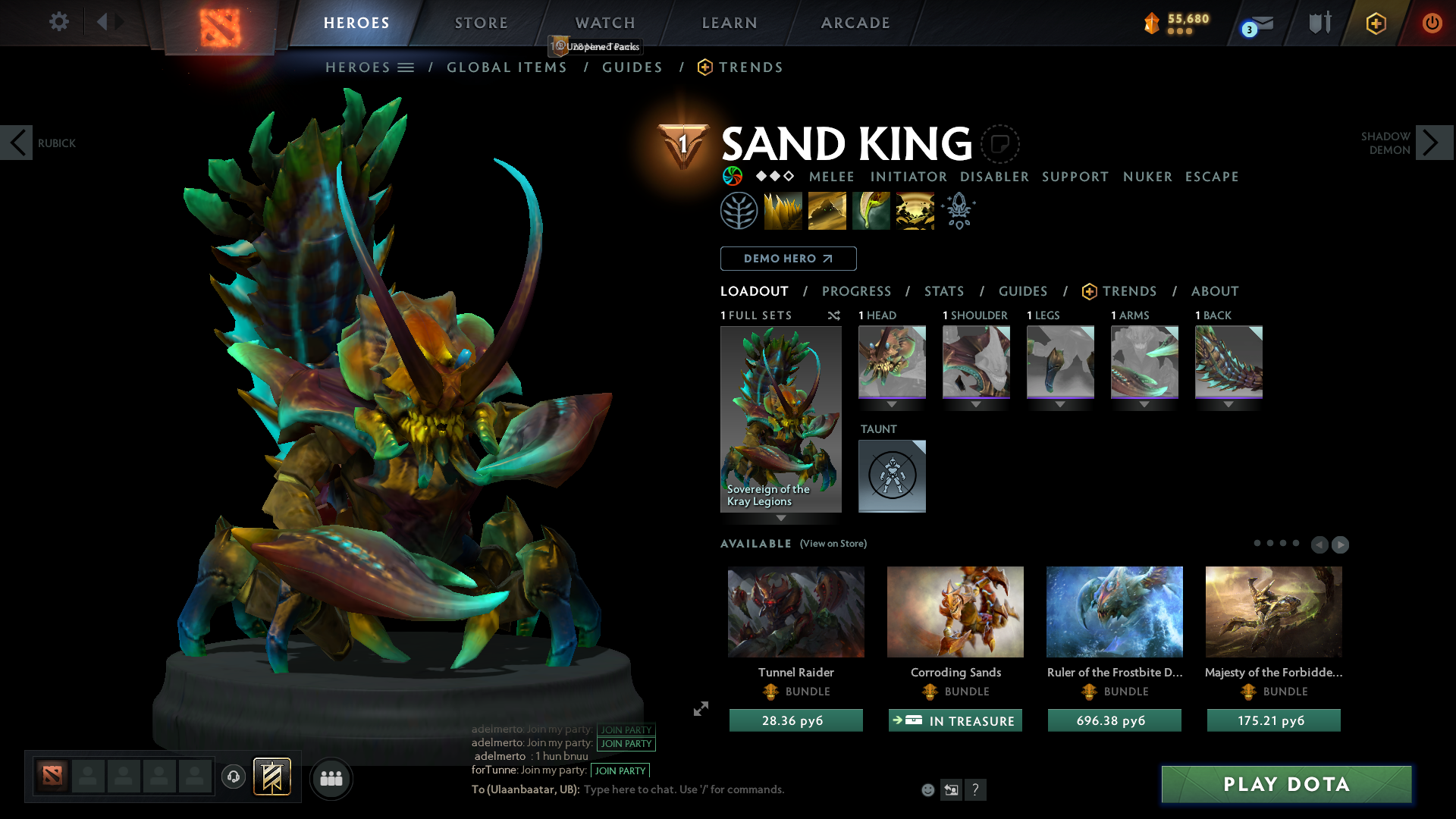This screenshot has height=819, width=1456.
Task: Select the Dota Plus hexagon icon
Action: pyautogui.click(x=1376, y=23)
